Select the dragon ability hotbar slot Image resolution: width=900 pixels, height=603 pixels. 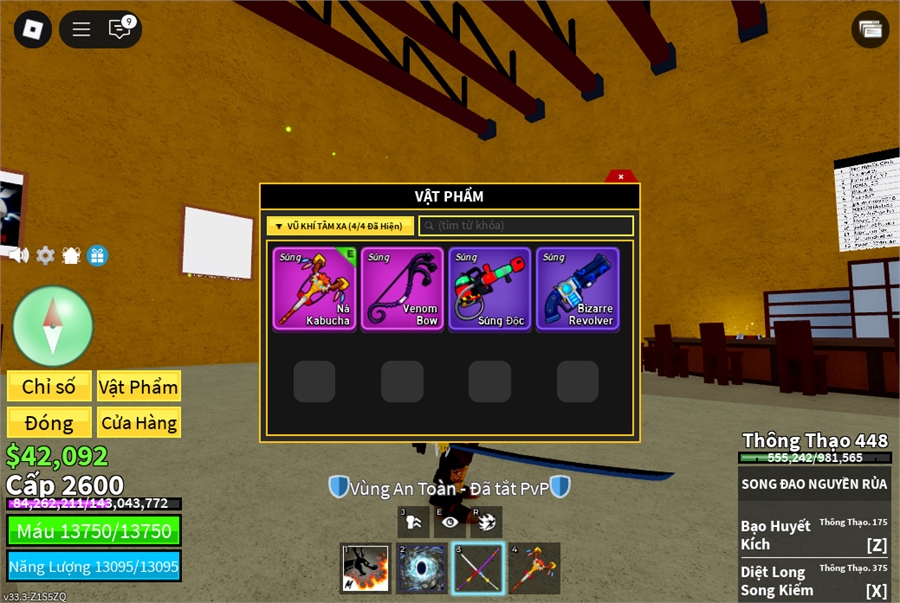tap(365, 568)
